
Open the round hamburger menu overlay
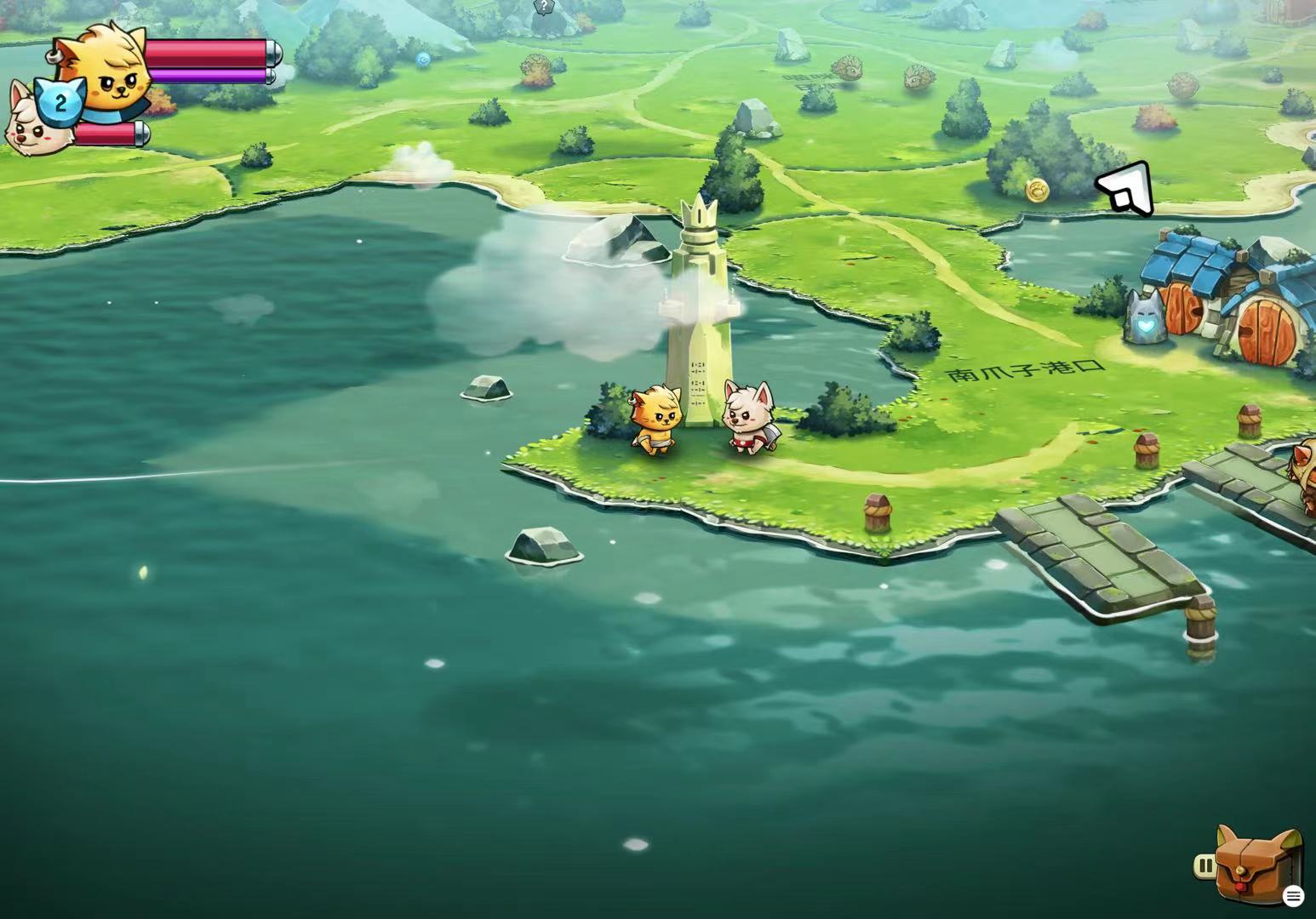click(x=1293, y=895)
